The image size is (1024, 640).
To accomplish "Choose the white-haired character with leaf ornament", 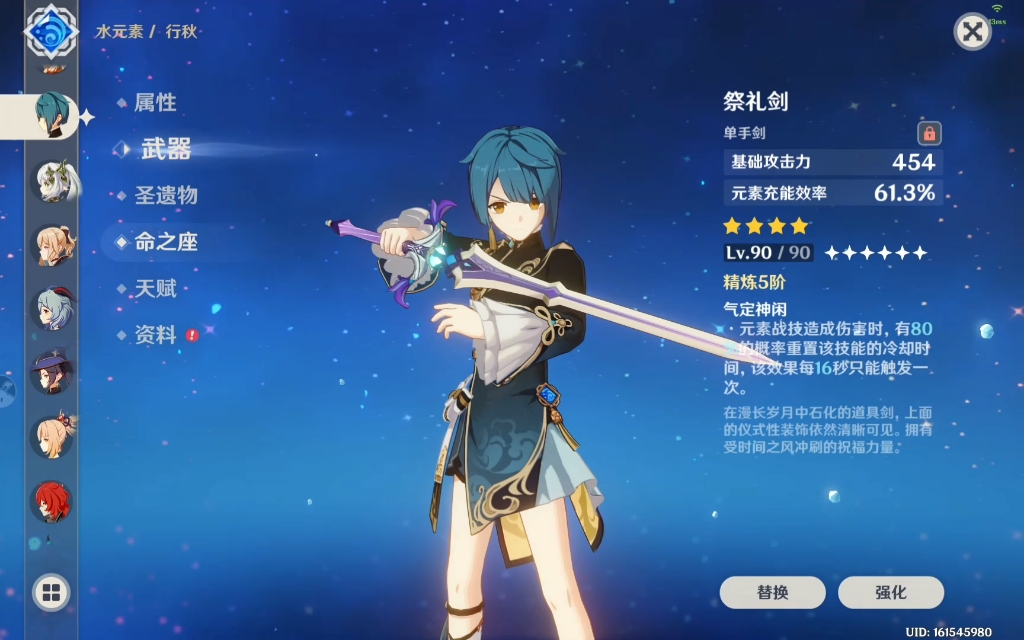I will point(51,181).
